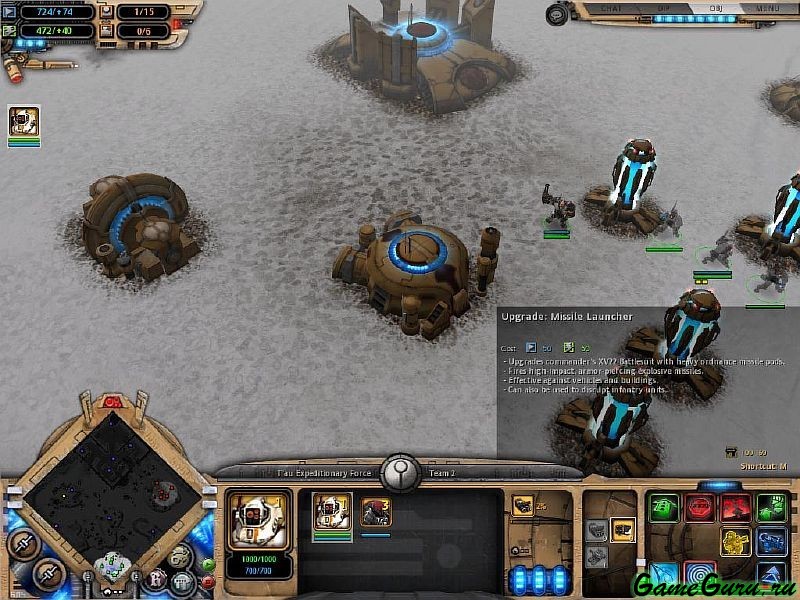Select the white battlesuit commander unit card
800x600 pixels.
click(x=331, y=512)
